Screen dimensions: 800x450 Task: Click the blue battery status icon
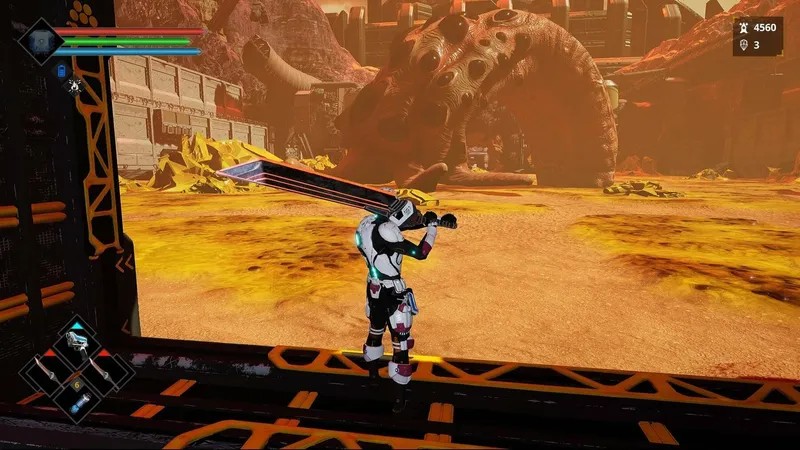(x=62, y=71)
